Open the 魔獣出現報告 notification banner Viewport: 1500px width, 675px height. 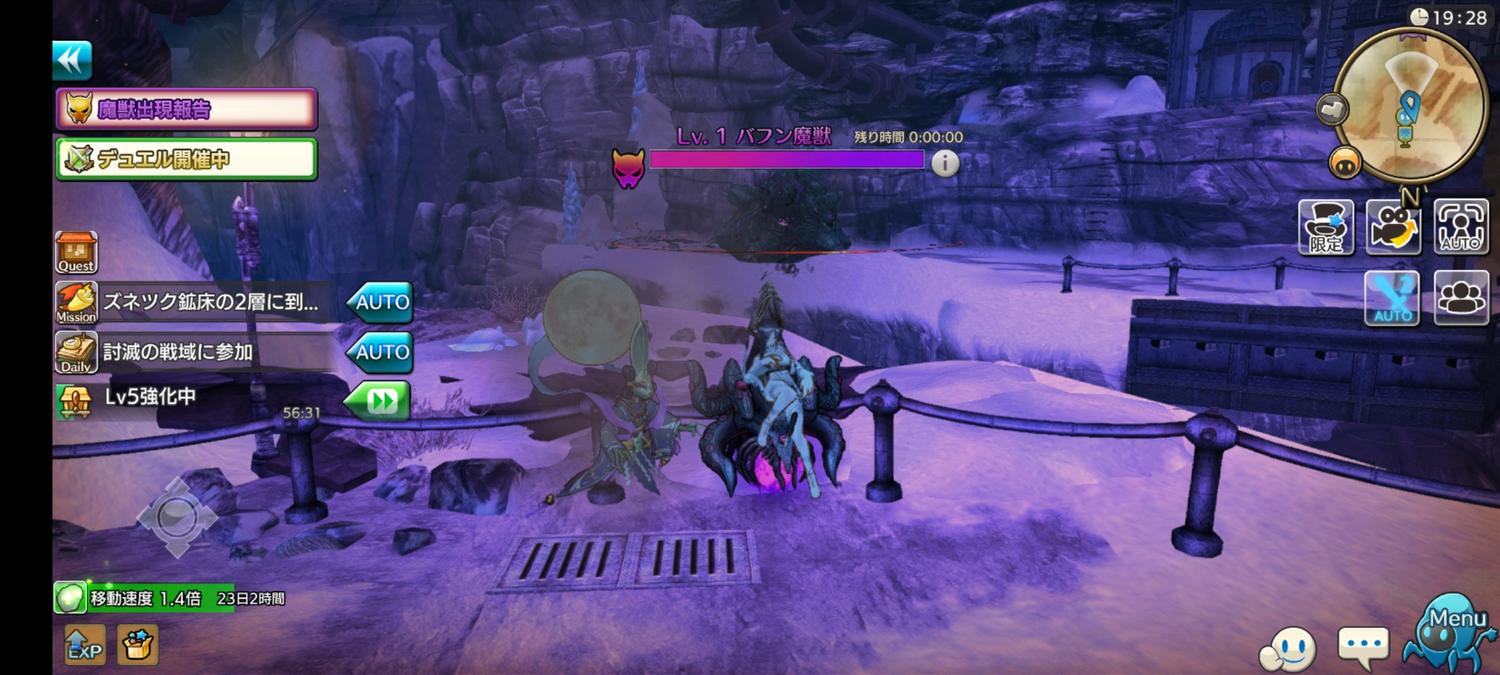pyautogui.click(x=186, y=110)
